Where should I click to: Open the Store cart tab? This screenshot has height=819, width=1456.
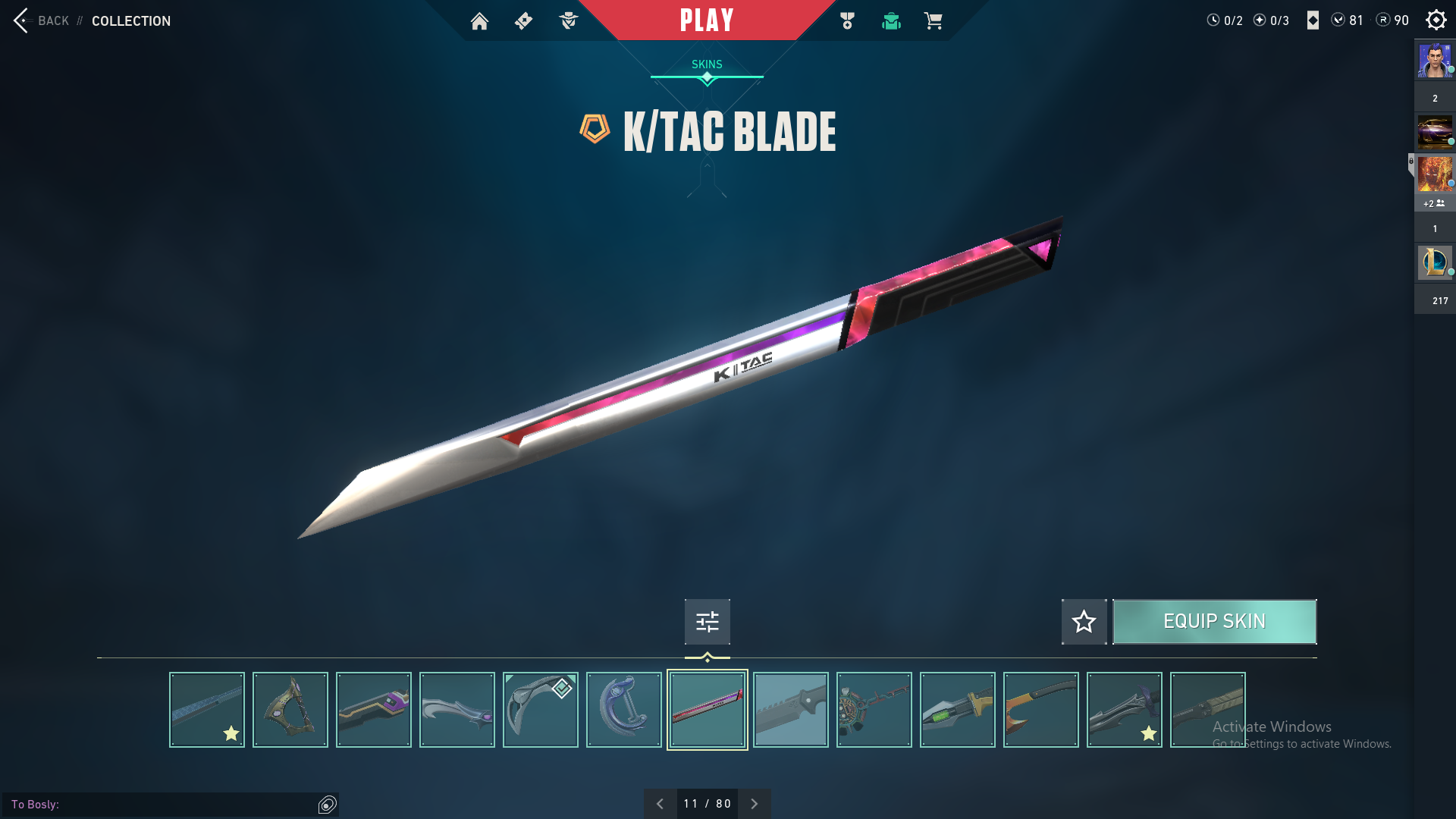tap(934, 21)
